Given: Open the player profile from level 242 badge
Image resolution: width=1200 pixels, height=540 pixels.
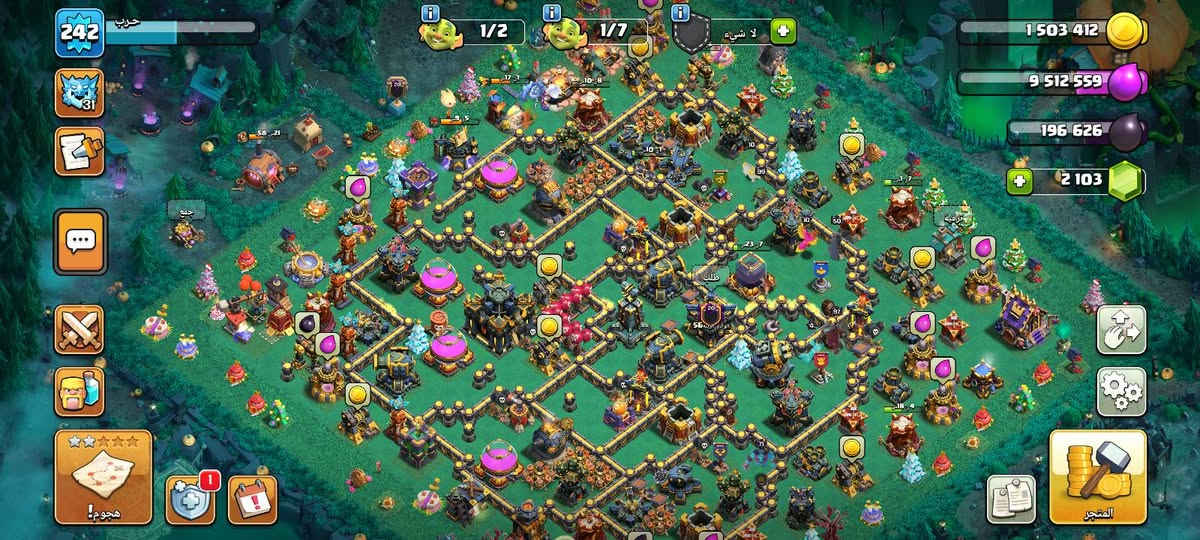Looking at the screenshot, I should click(x=79, y=33).
